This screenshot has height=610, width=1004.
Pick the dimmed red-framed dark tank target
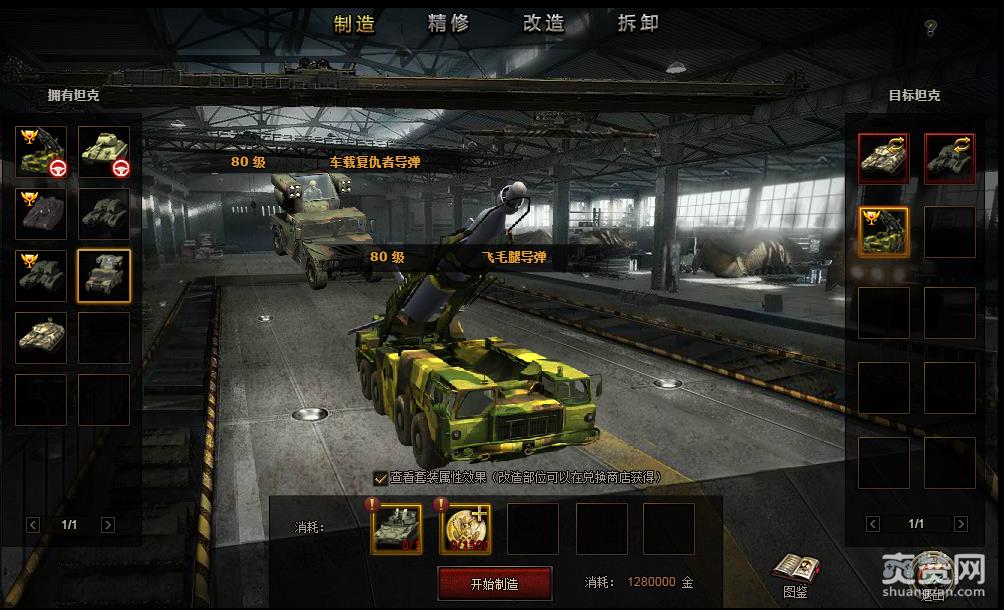click(x=949, y=158)
